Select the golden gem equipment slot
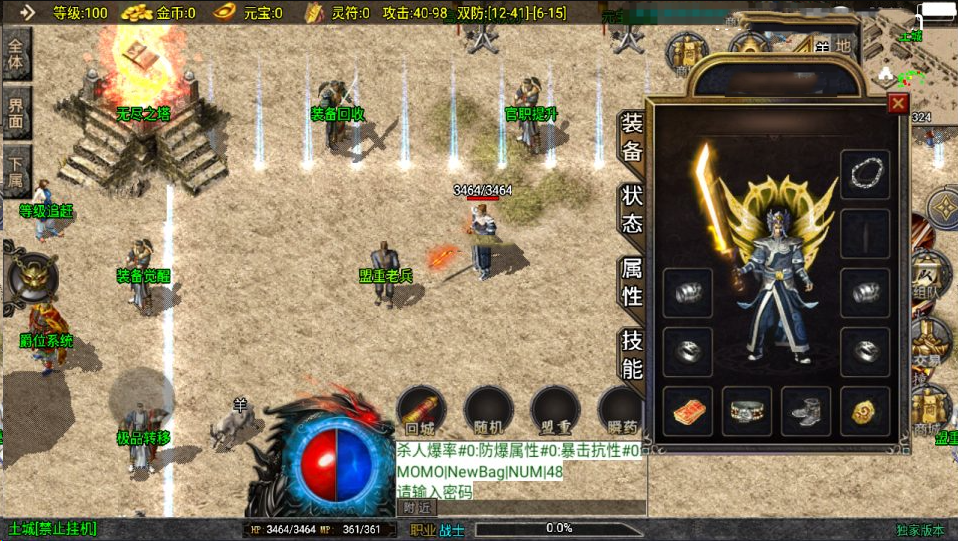Screen dimensions: 958x541 [865, 411]
